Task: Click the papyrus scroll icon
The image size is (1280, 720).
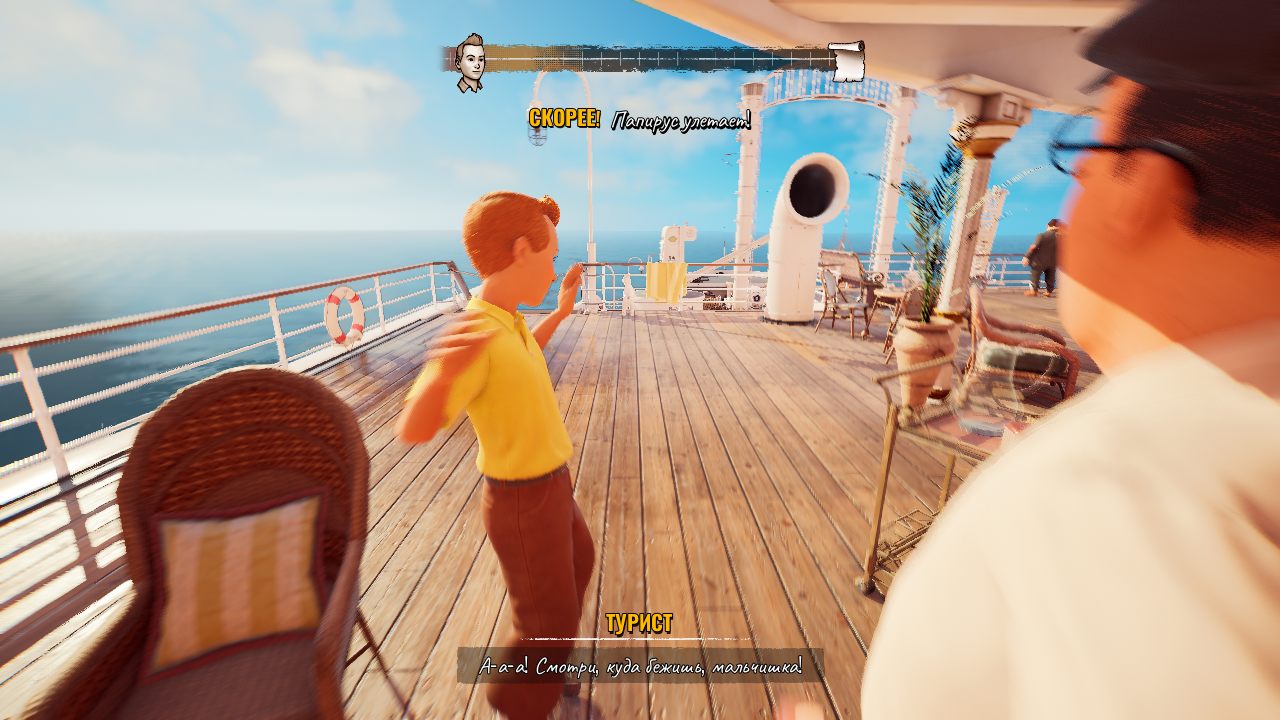Action: click(846, 61)
